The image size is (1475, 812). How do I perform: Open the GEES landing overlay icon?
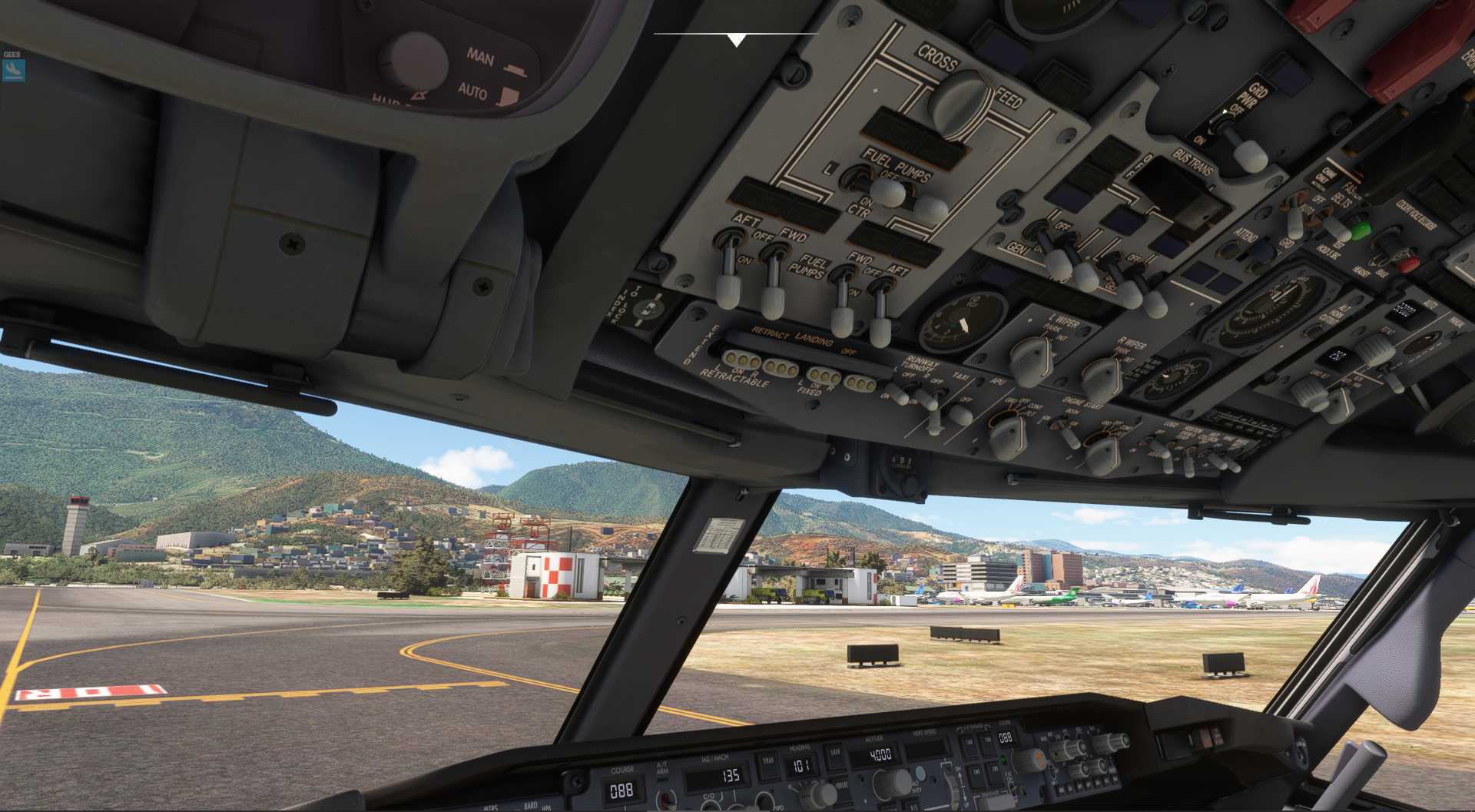(13, 71)
